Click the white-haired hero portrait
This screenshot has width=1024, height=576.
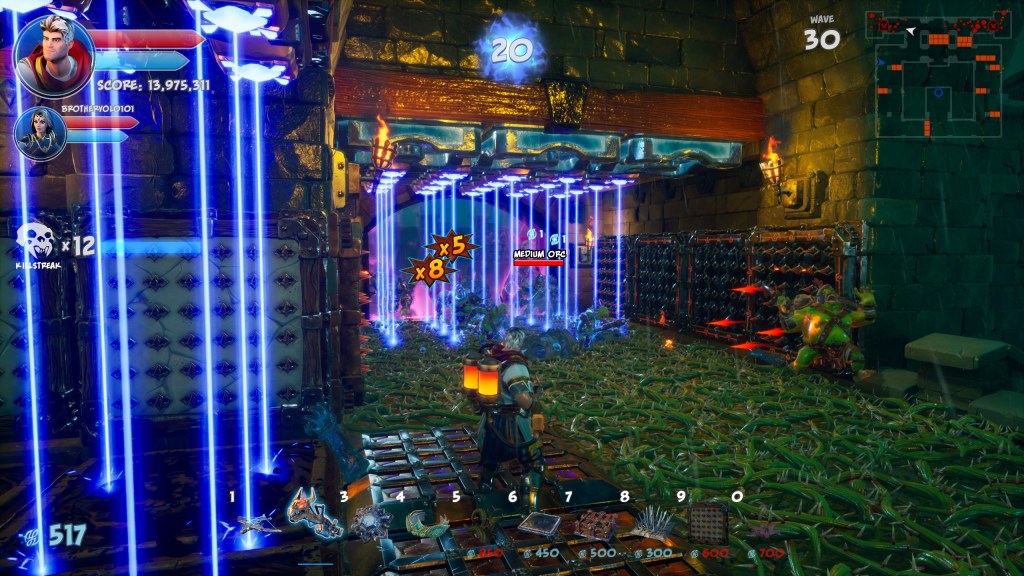[54, 56]
